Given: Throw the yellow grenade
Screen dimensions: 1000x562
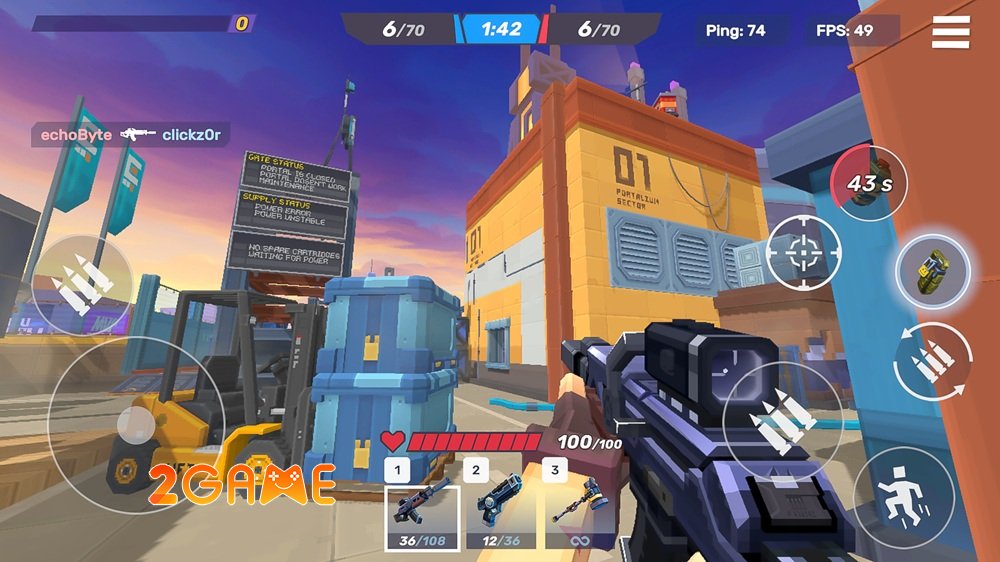Looking at the screenshot, I should [x=932, y=270].
